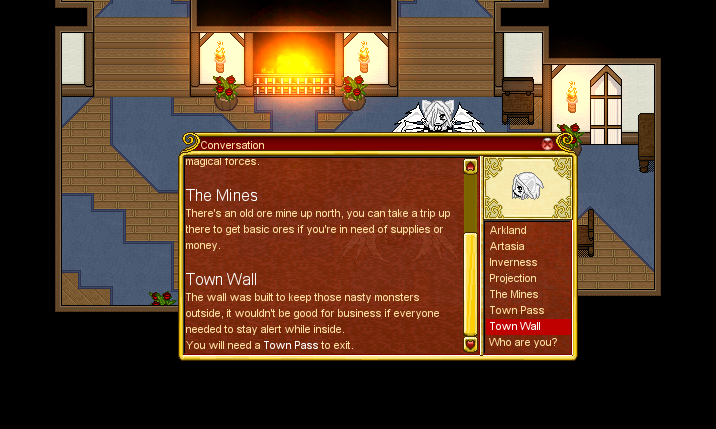Choose the highlighted Town Wall topic

(515, 326)
